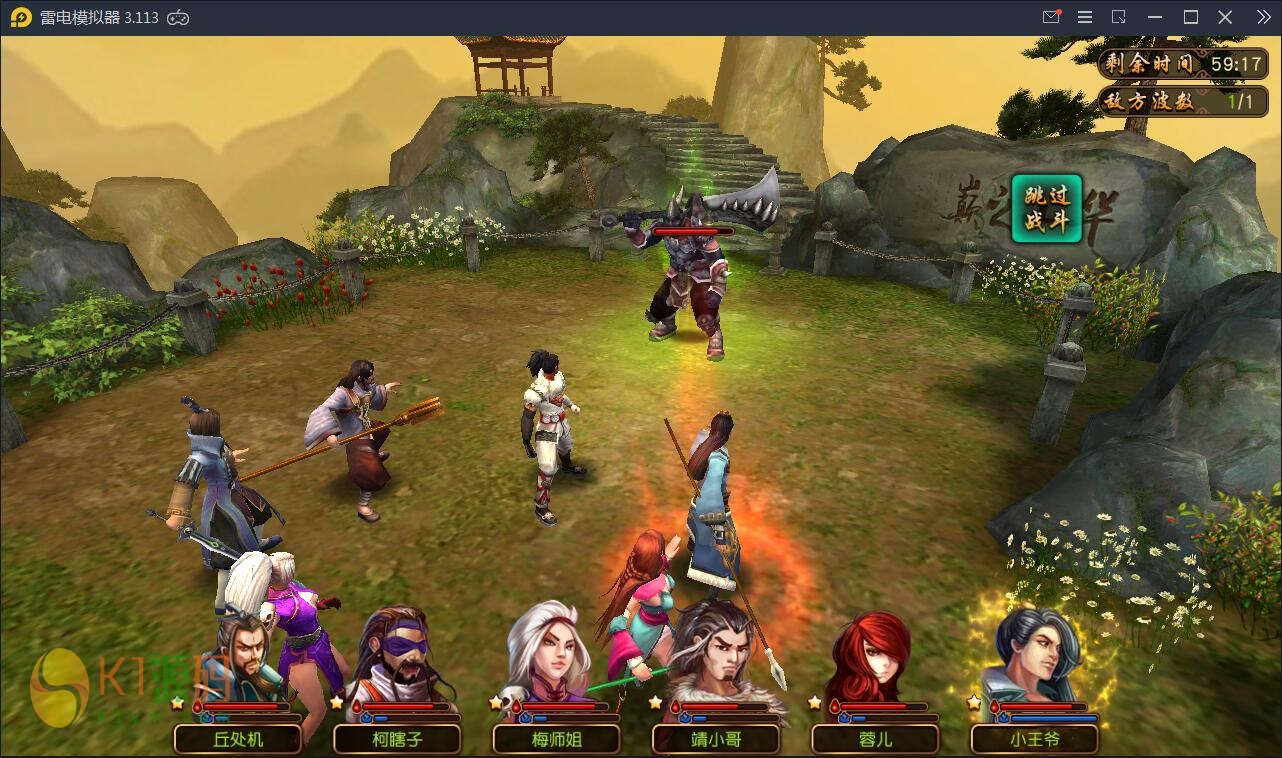Minimize the emulator window

[1156, 17]
